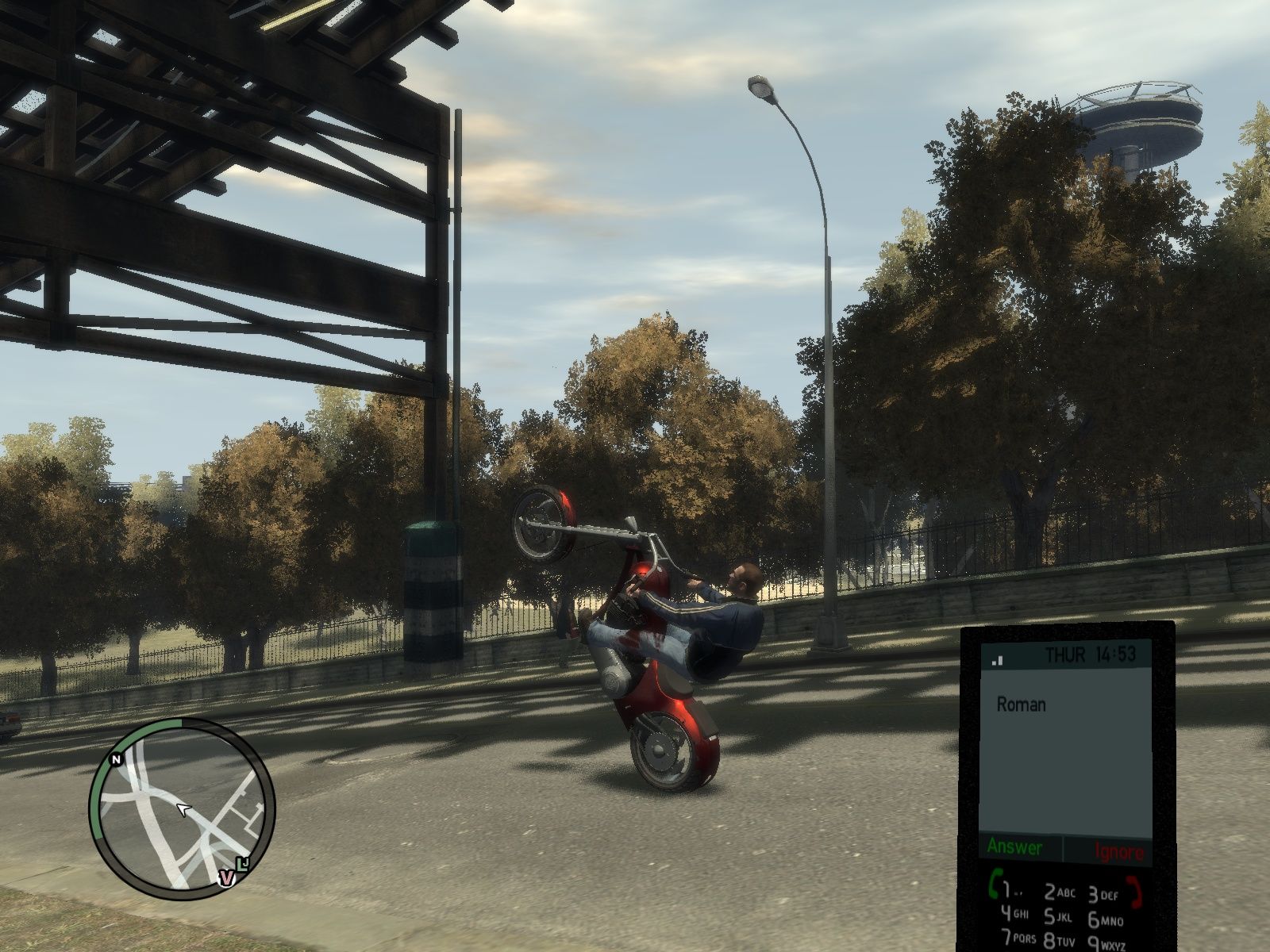
Task: Choose the 6 MNO keypad key
Action: pos(1104,920)
